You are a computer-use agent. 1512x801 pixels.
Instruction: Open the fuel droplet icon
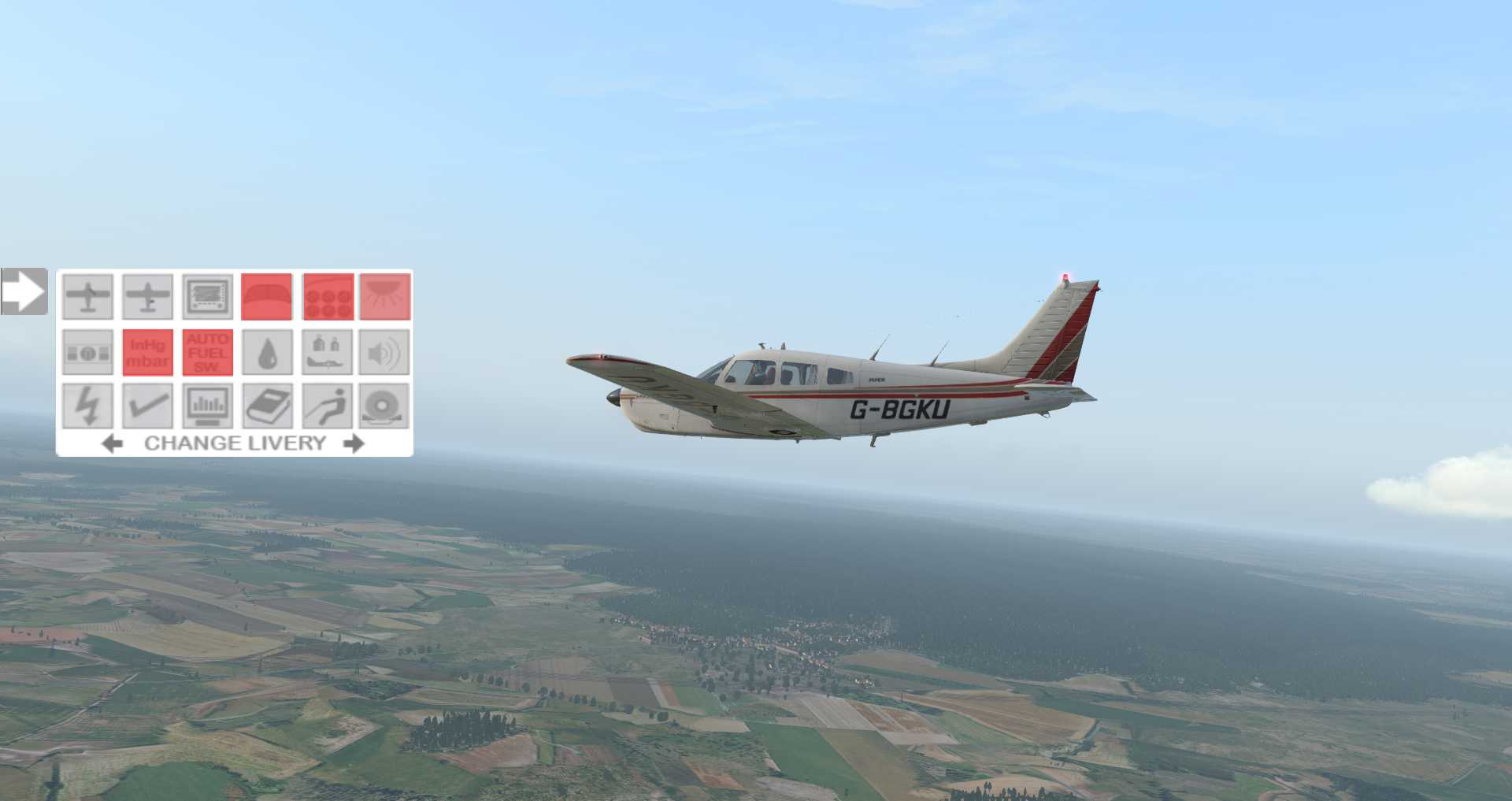point(267,352)
